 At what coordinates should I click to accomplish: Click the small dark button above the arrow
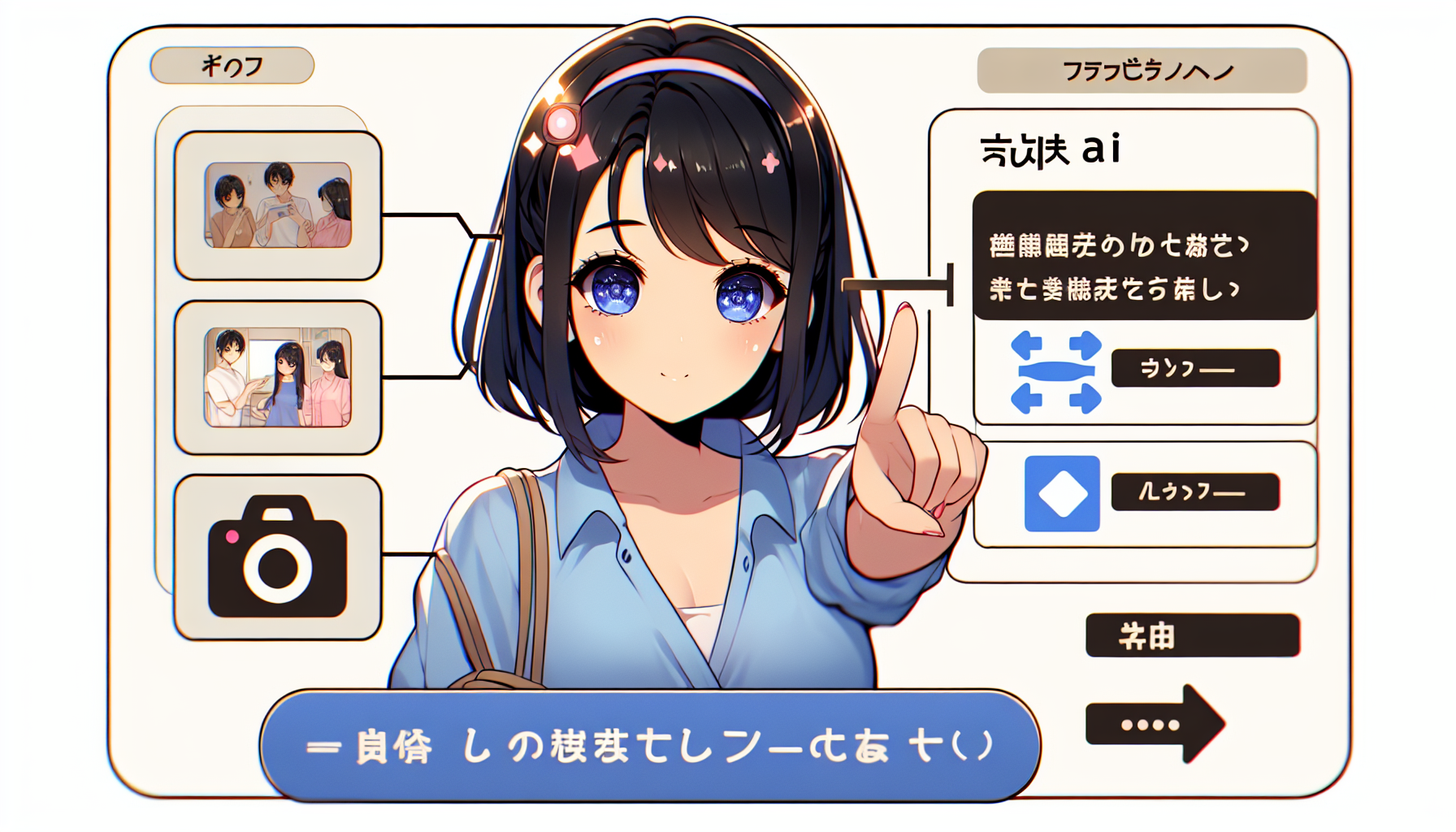pos(1192,635)
